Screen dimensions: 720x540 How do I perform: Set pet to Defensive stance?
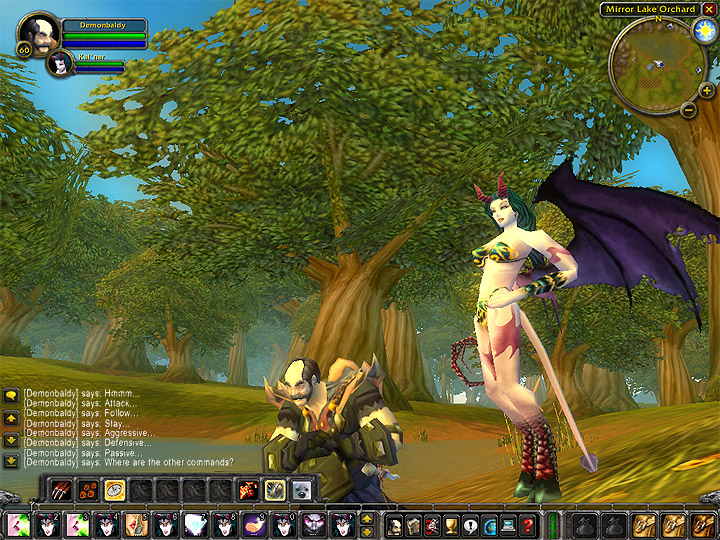coord(274,490)
